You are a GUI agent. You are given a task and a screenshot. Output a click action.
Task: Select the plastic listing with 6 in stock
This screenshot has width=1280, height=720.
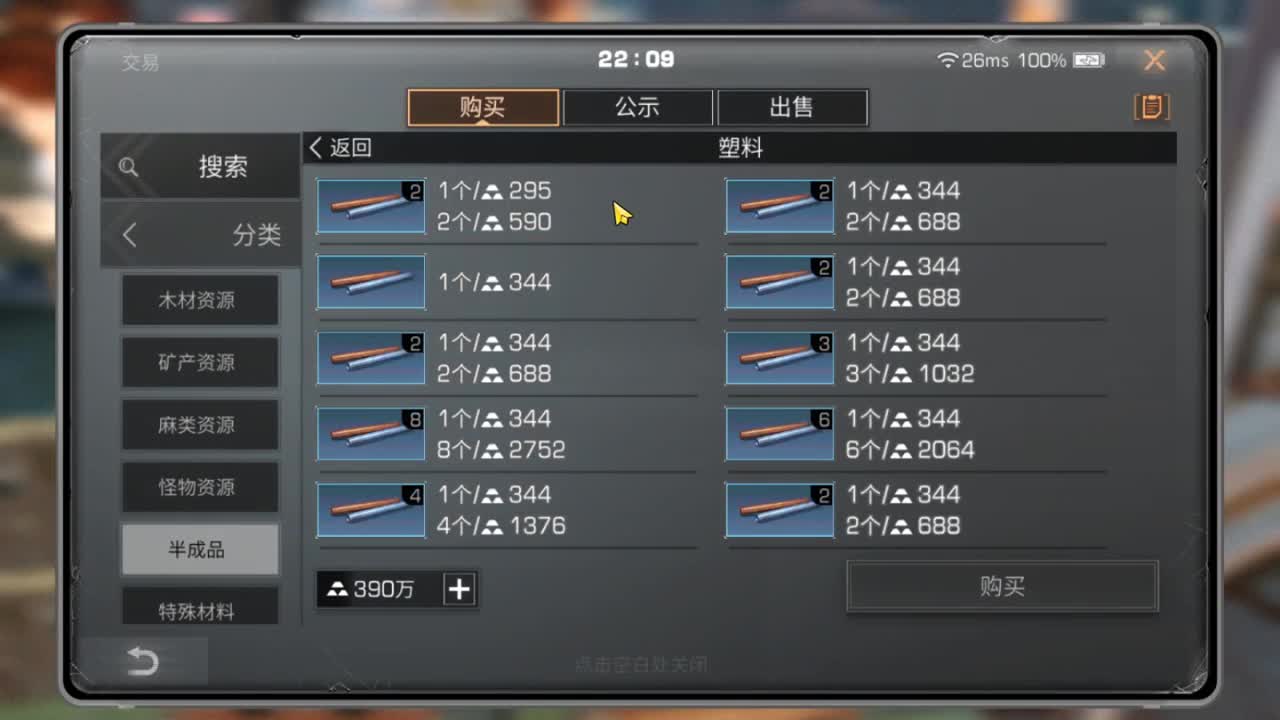pyautogui.click(x=779, y=434)
